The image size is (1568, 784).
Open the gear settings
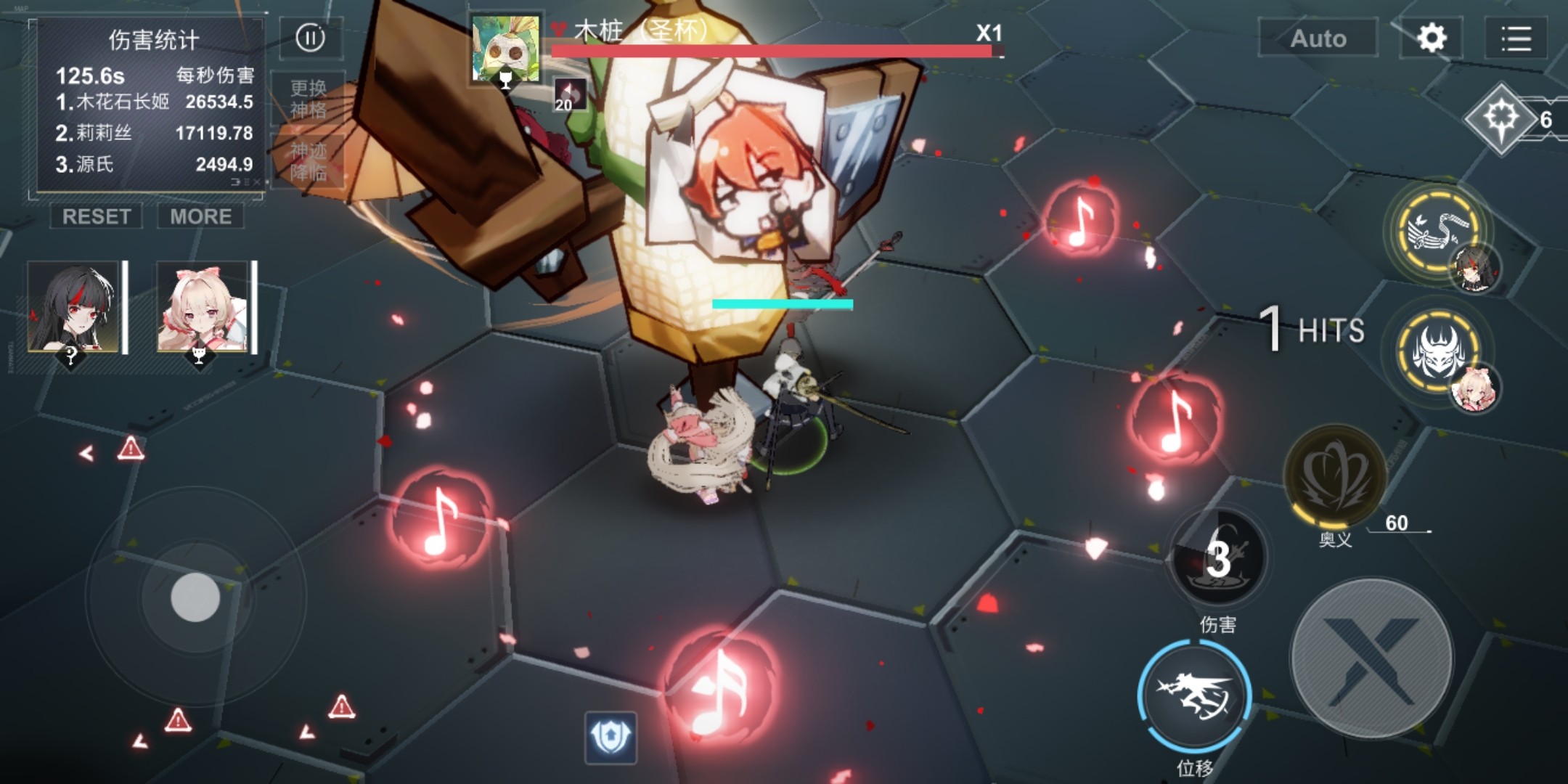(1431, 38)
